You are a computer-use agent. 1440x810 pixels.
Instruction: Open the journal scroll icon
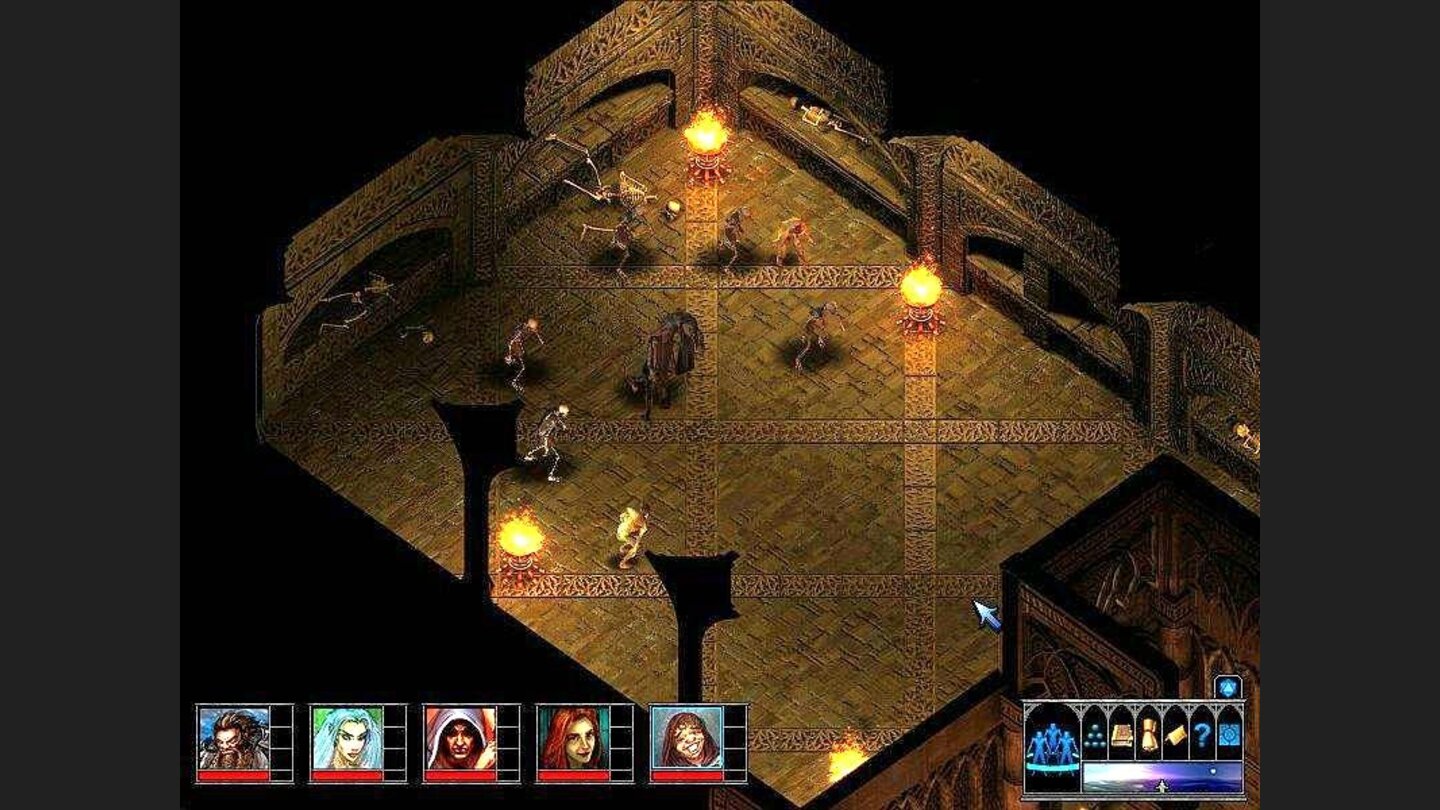1175,736
